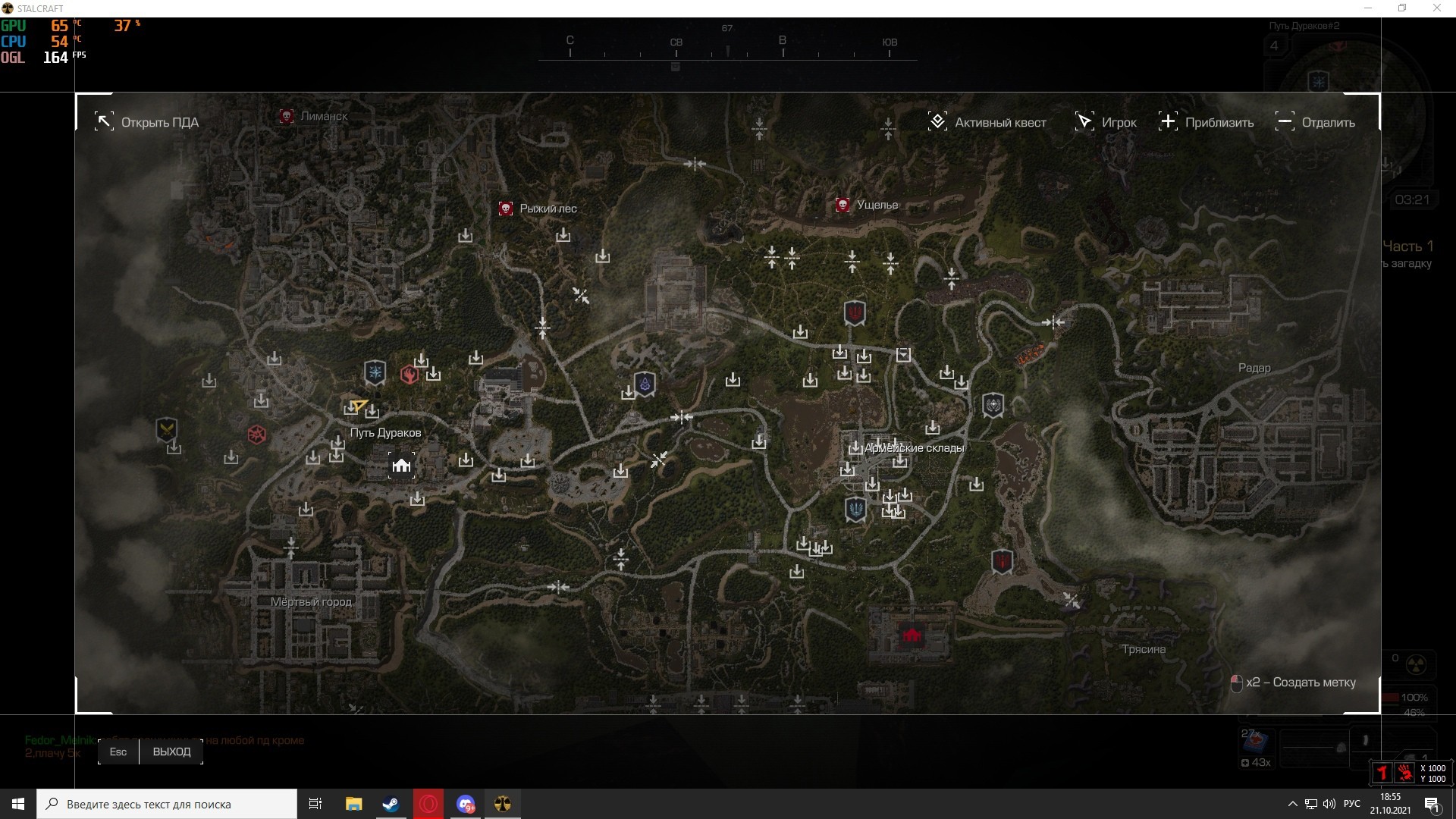Click the Армейские склады location label

tap(914, 448)
